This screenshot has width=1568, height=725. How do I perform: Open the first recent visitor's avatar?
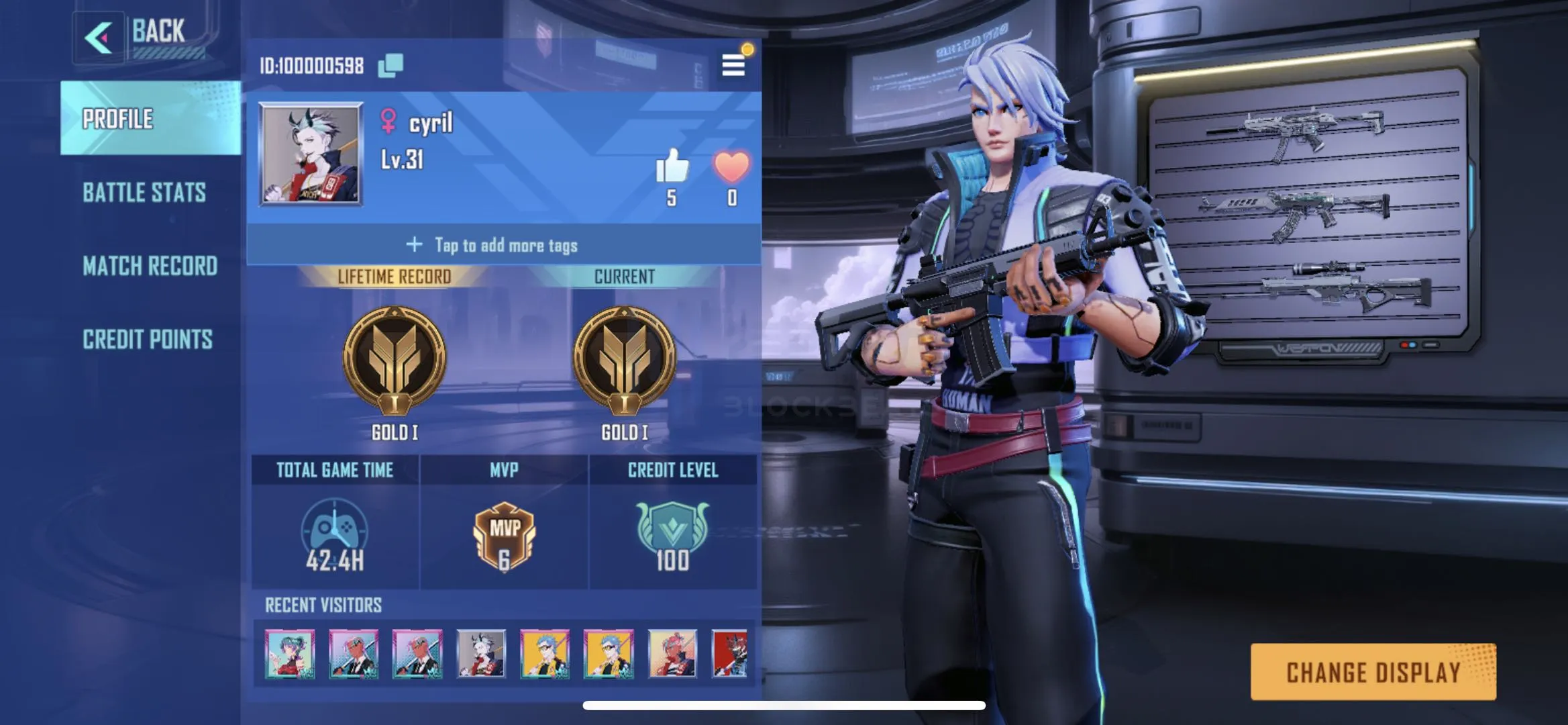pos(290,654)
